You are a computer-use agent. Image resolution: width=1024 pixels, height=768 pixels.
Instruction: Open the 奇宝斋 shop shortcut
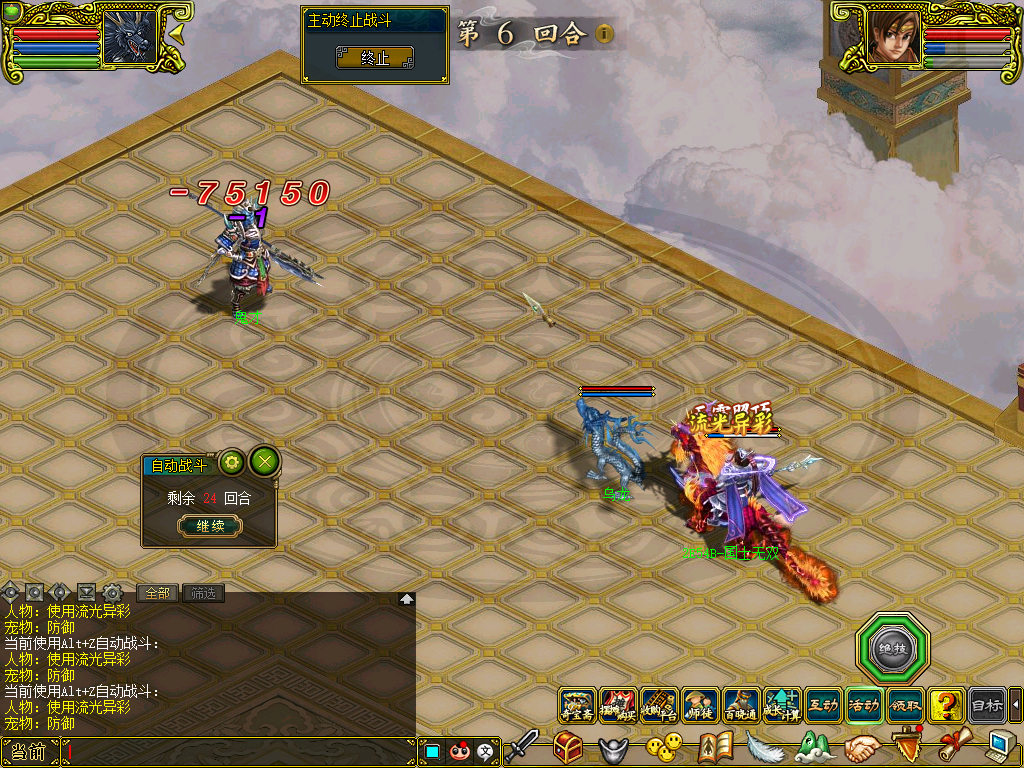pos(577,706)
